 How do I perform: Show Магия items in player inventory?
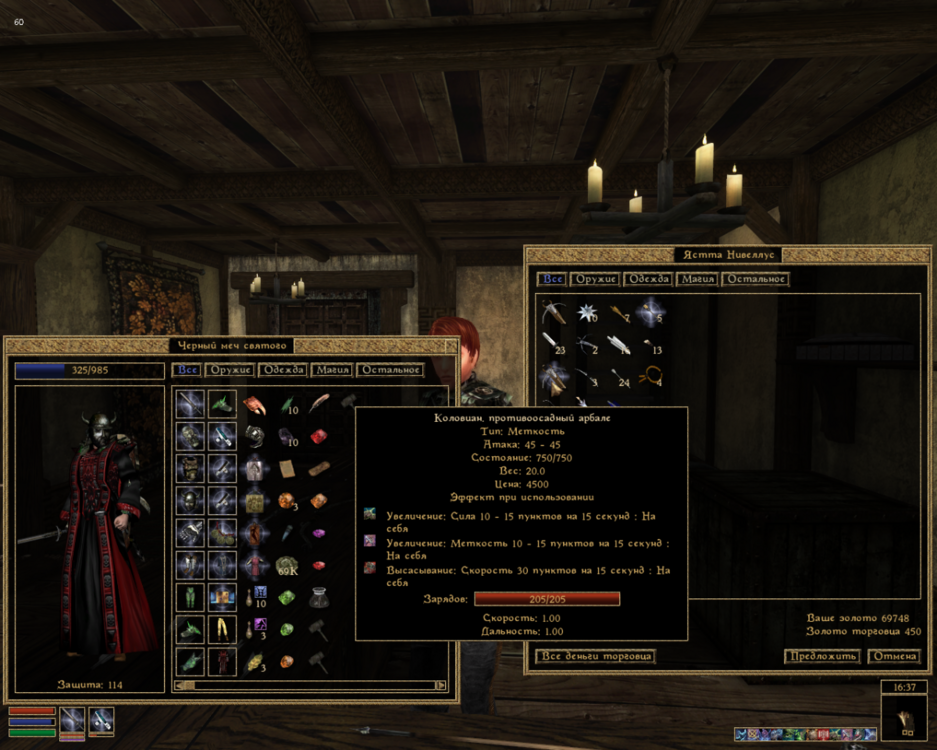(x=331, y=370)
